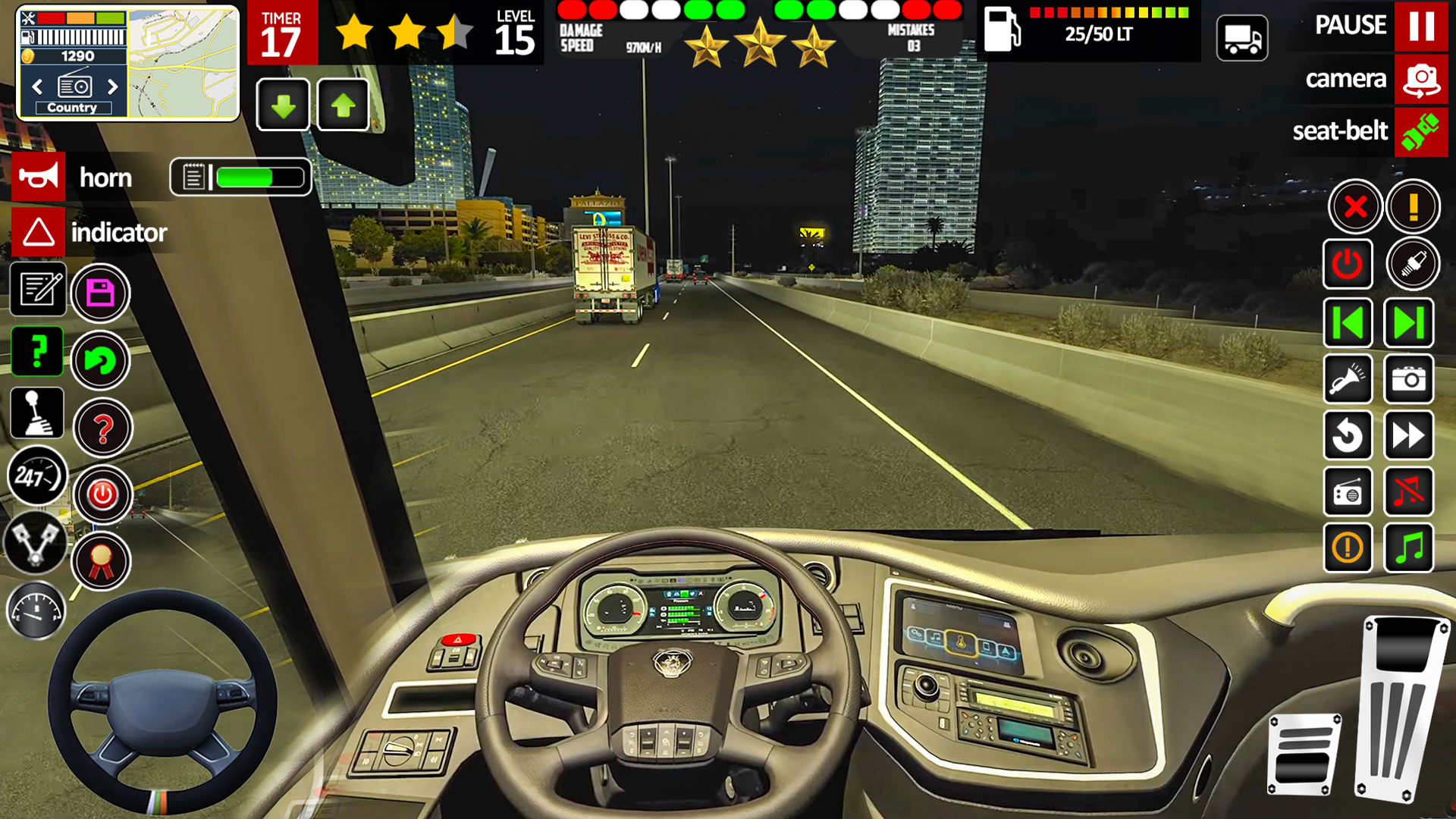
Task: Click the green down arrow button
Action: coord(283,105)
